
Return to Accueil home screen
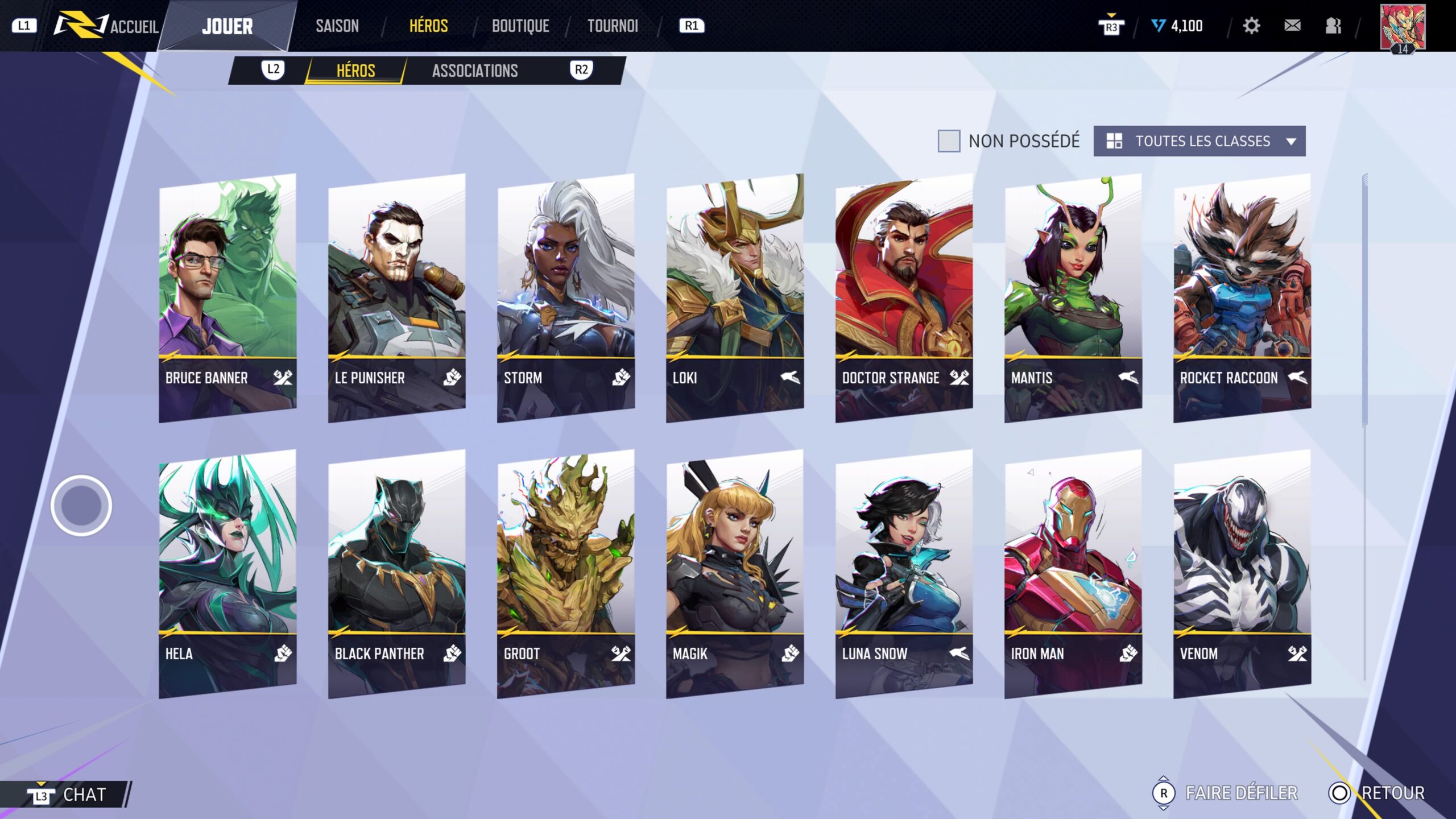(134, 27)
